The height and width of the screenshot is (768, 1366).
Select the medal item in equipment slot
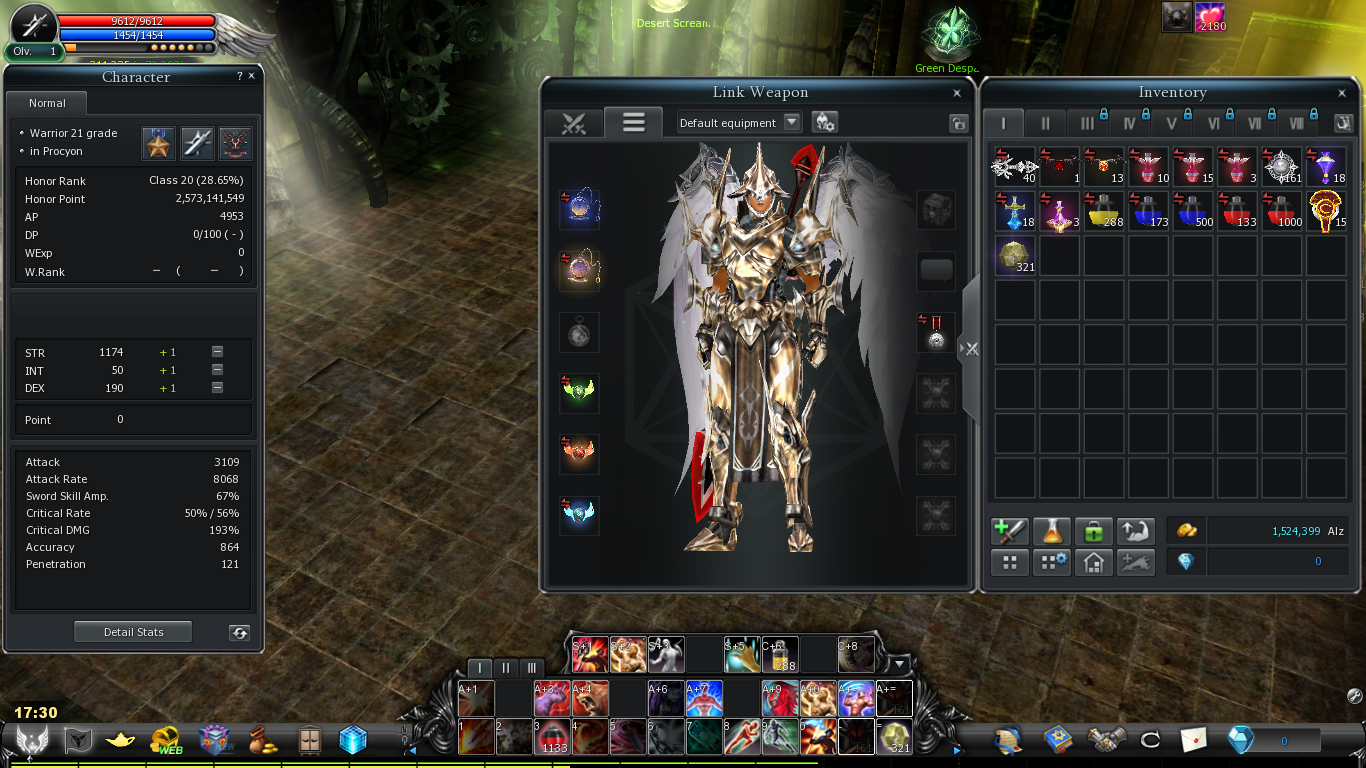pyautogui.click(x=936, y=333)
